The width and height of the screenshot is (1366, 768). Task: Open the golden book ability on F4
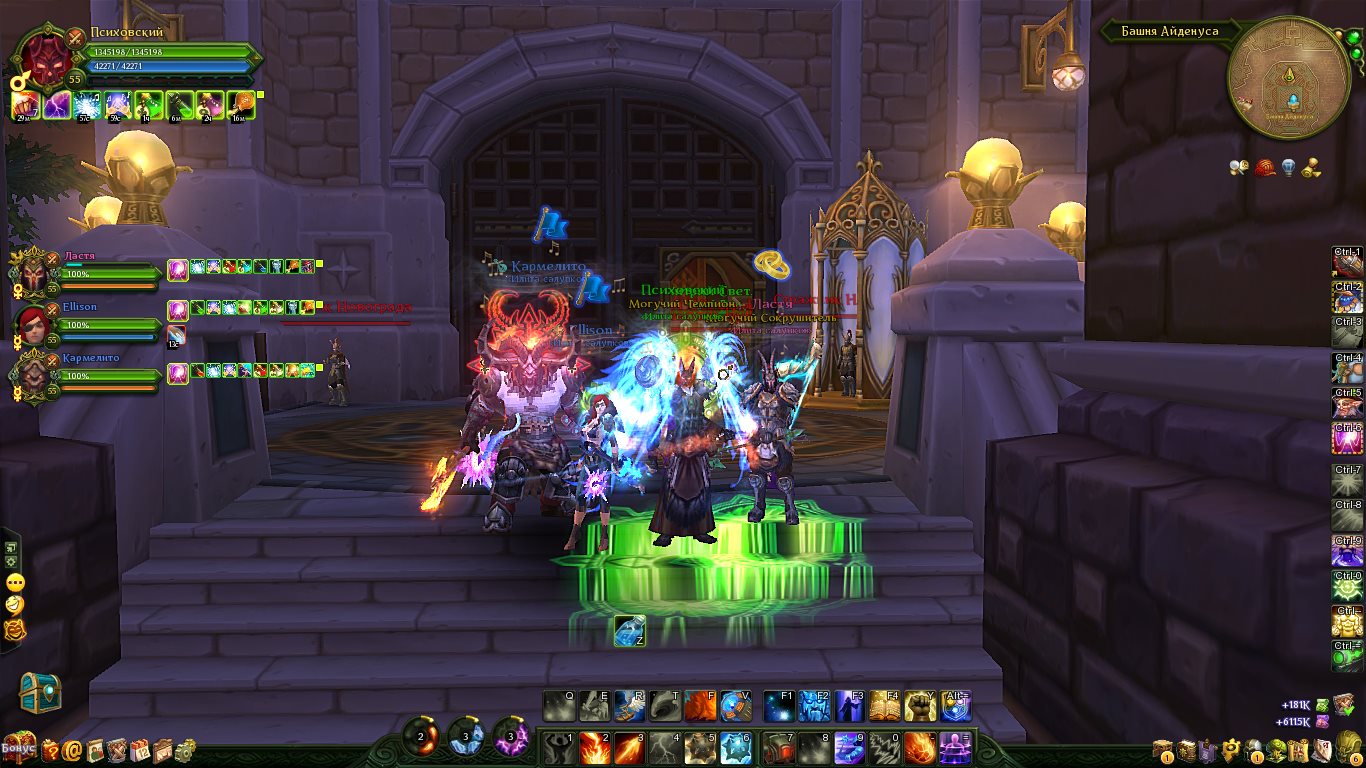(x=884, y=706)
